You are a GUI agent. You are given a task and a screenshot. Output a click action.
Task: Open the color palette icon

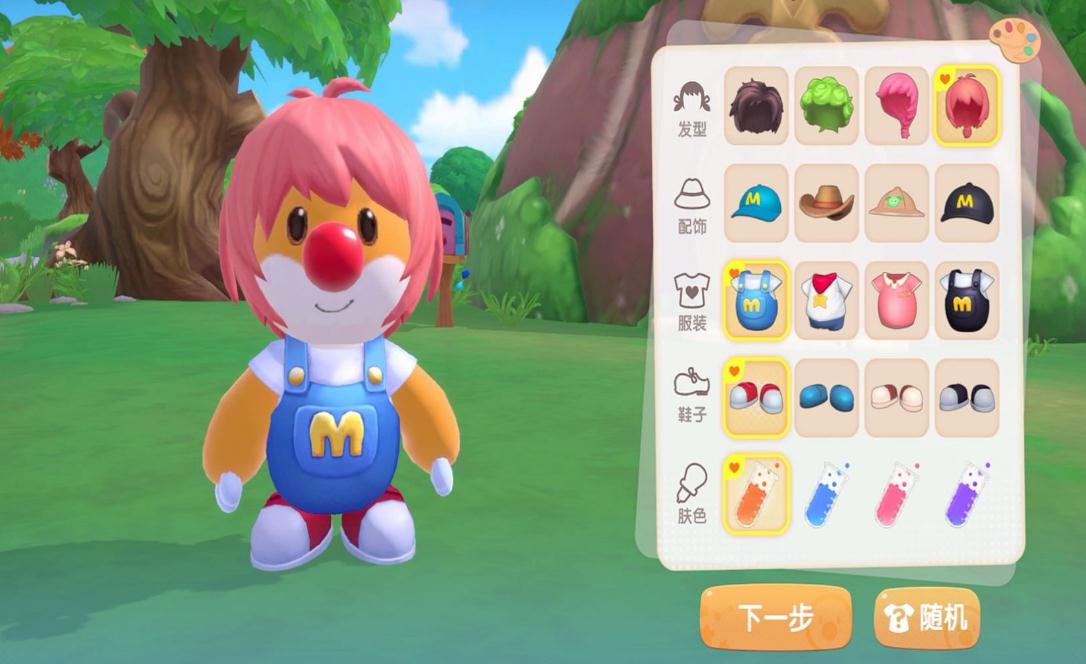[1015, 40]
